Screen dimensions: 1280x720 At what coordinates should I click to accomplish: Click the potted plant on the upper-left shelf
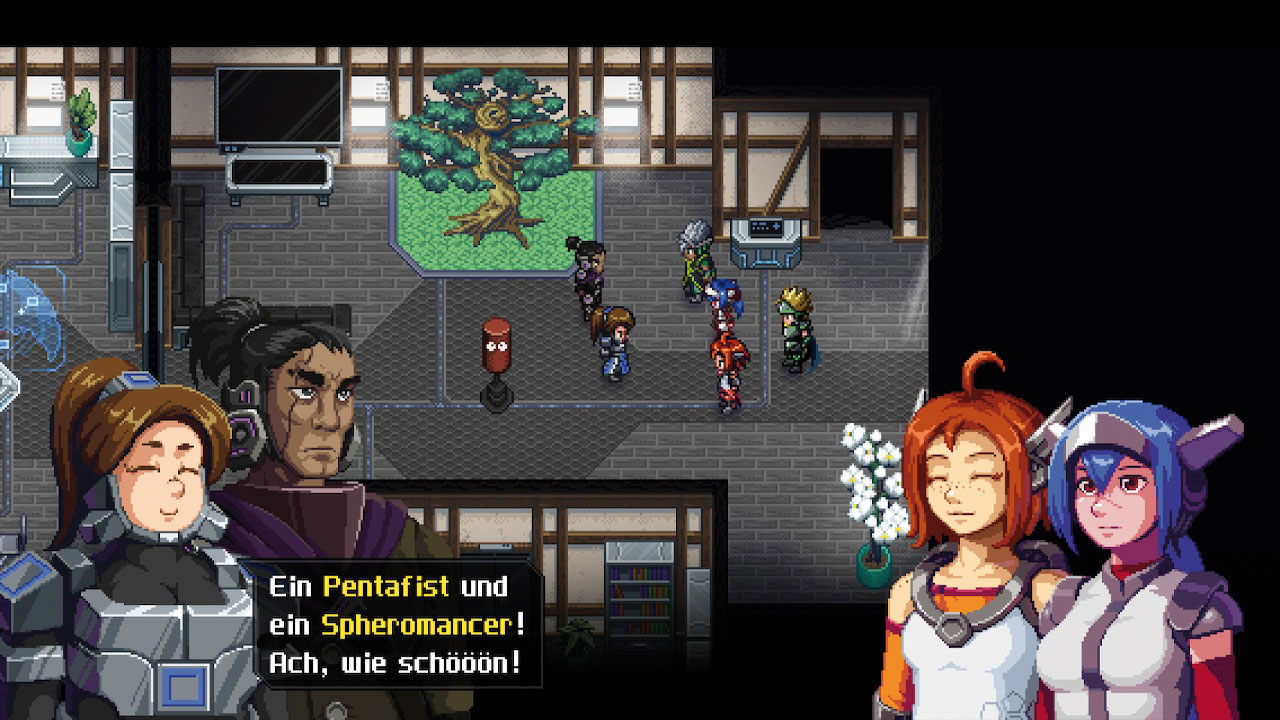pos(78,116)
